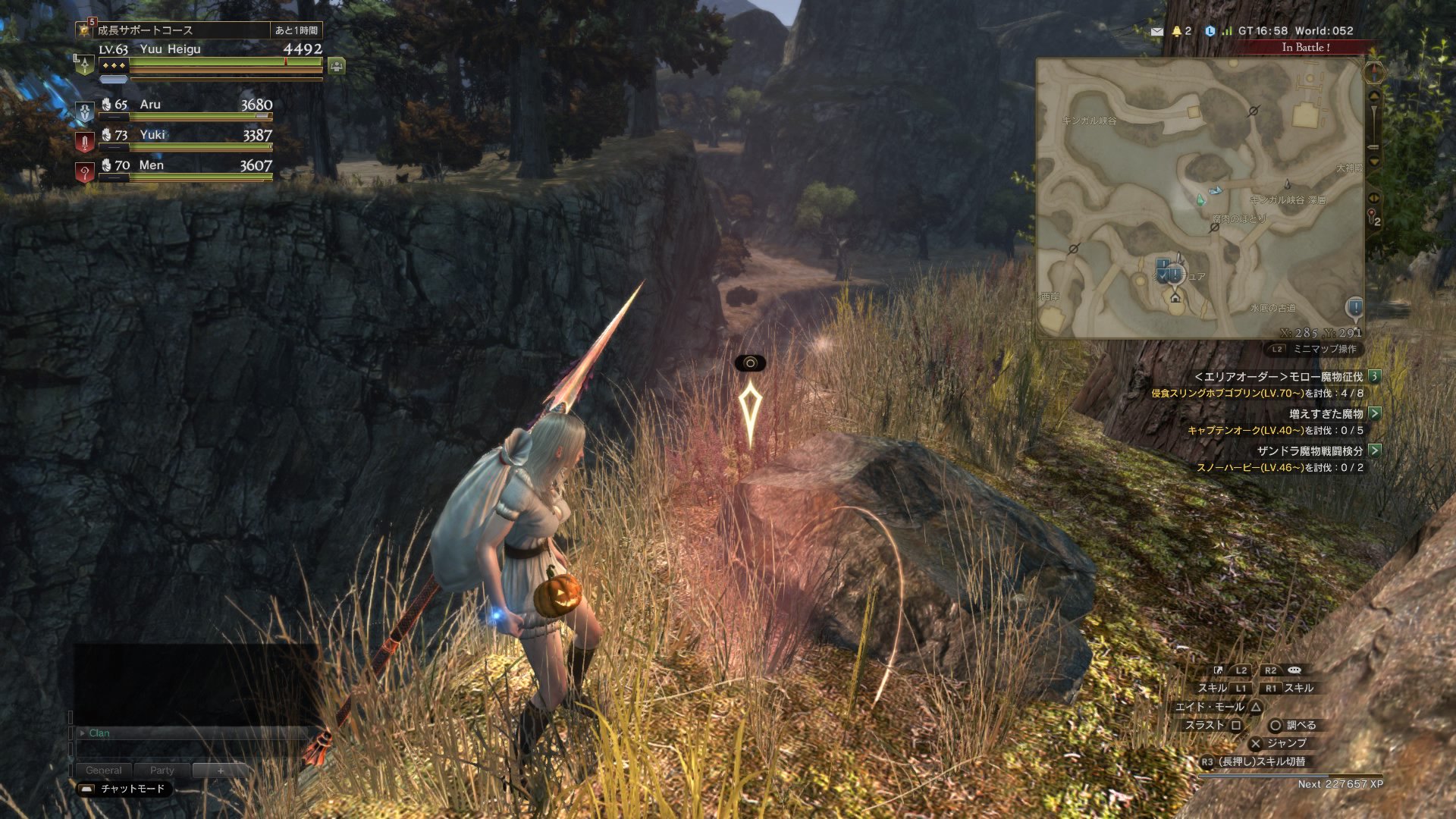Select the house marker on the minimap
This screenshot has width=1456, height=819.
[1175, 297]
